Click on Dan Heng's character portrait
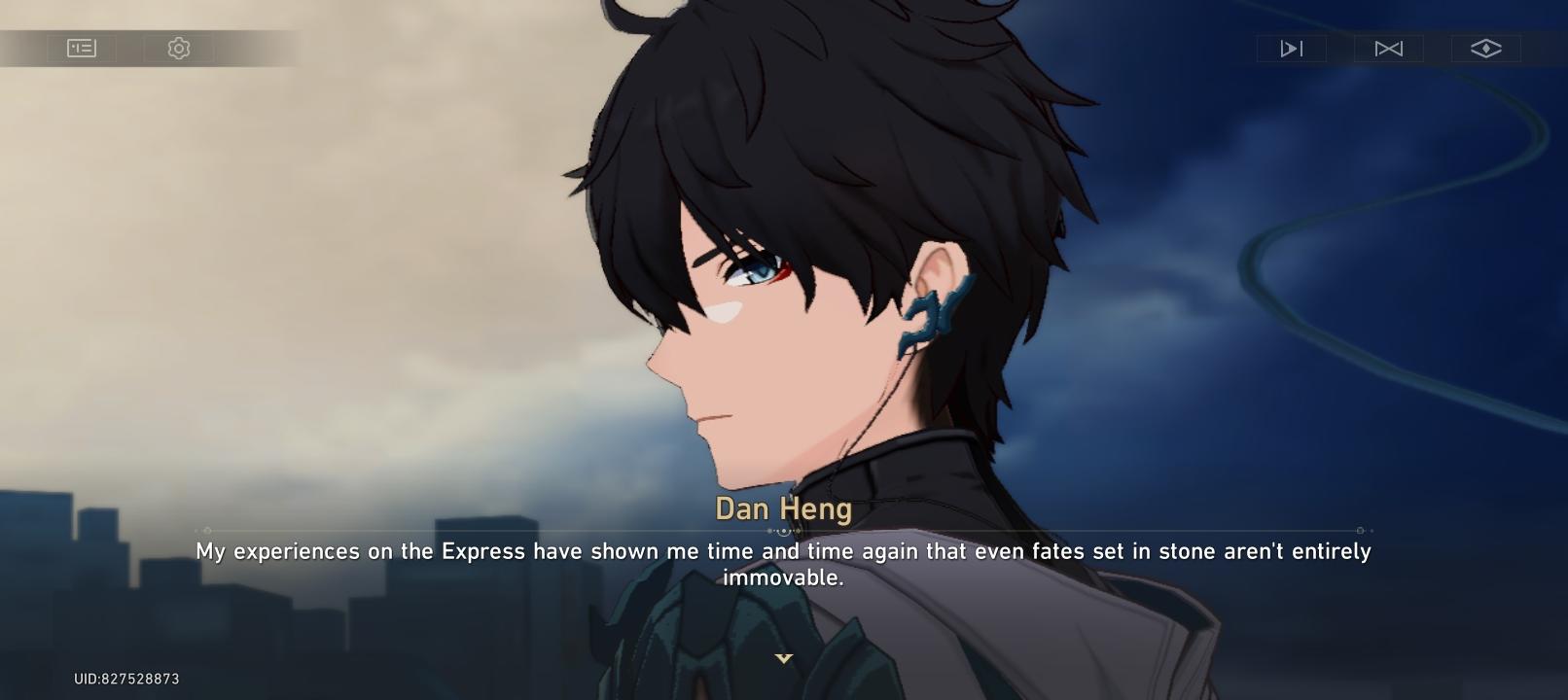This screenshot has width=1568, height=700. 827,292
